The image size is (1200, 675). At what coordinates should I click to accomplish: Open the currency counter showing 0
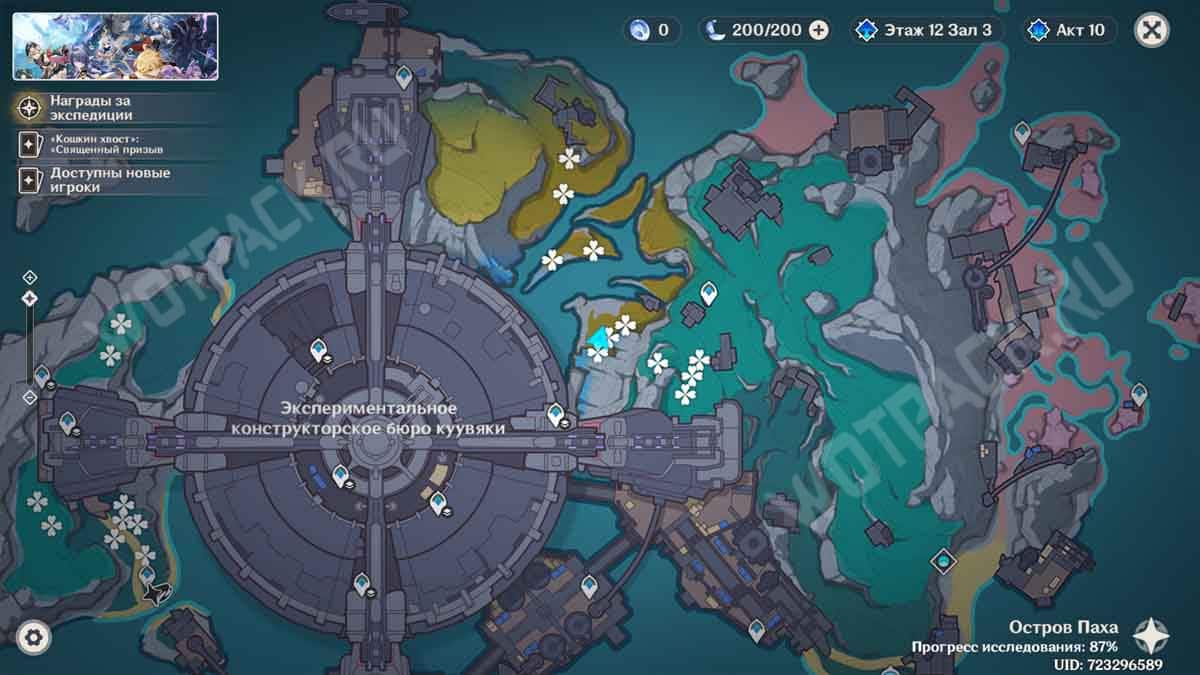650,30
